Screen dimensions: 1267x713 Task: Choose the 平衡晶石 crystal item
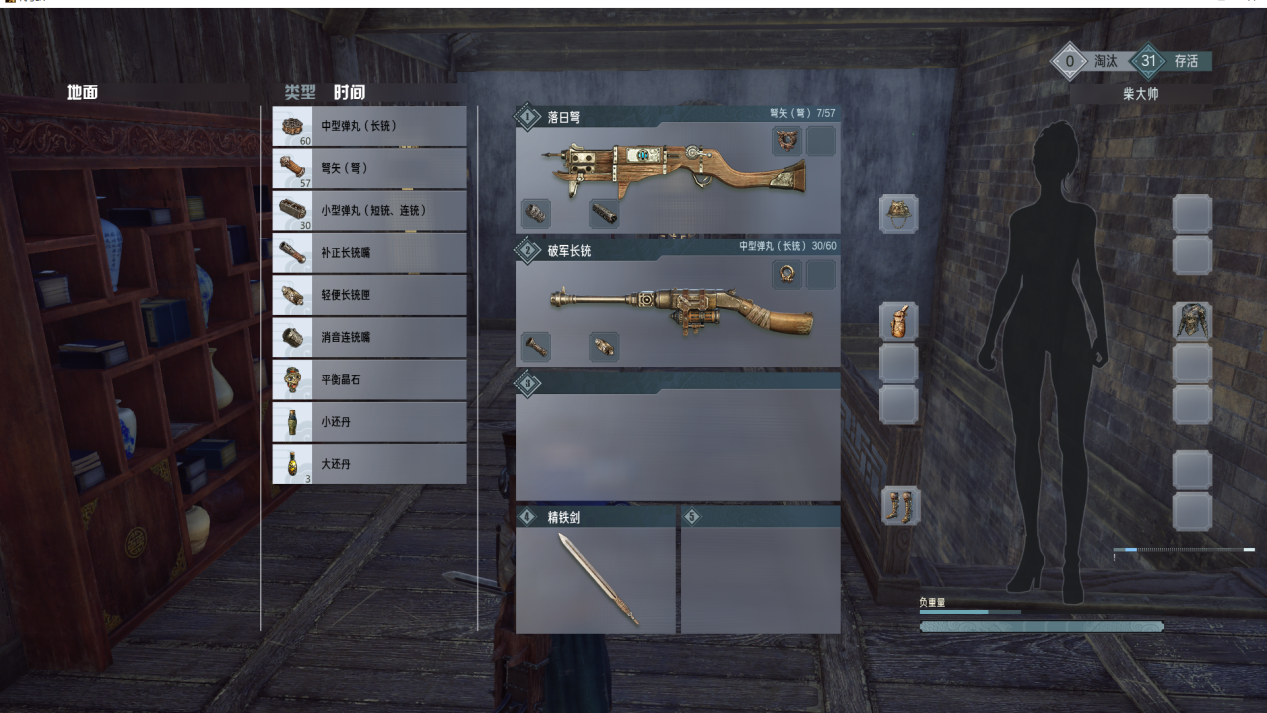pyautogui.click(x=369, y=380)
